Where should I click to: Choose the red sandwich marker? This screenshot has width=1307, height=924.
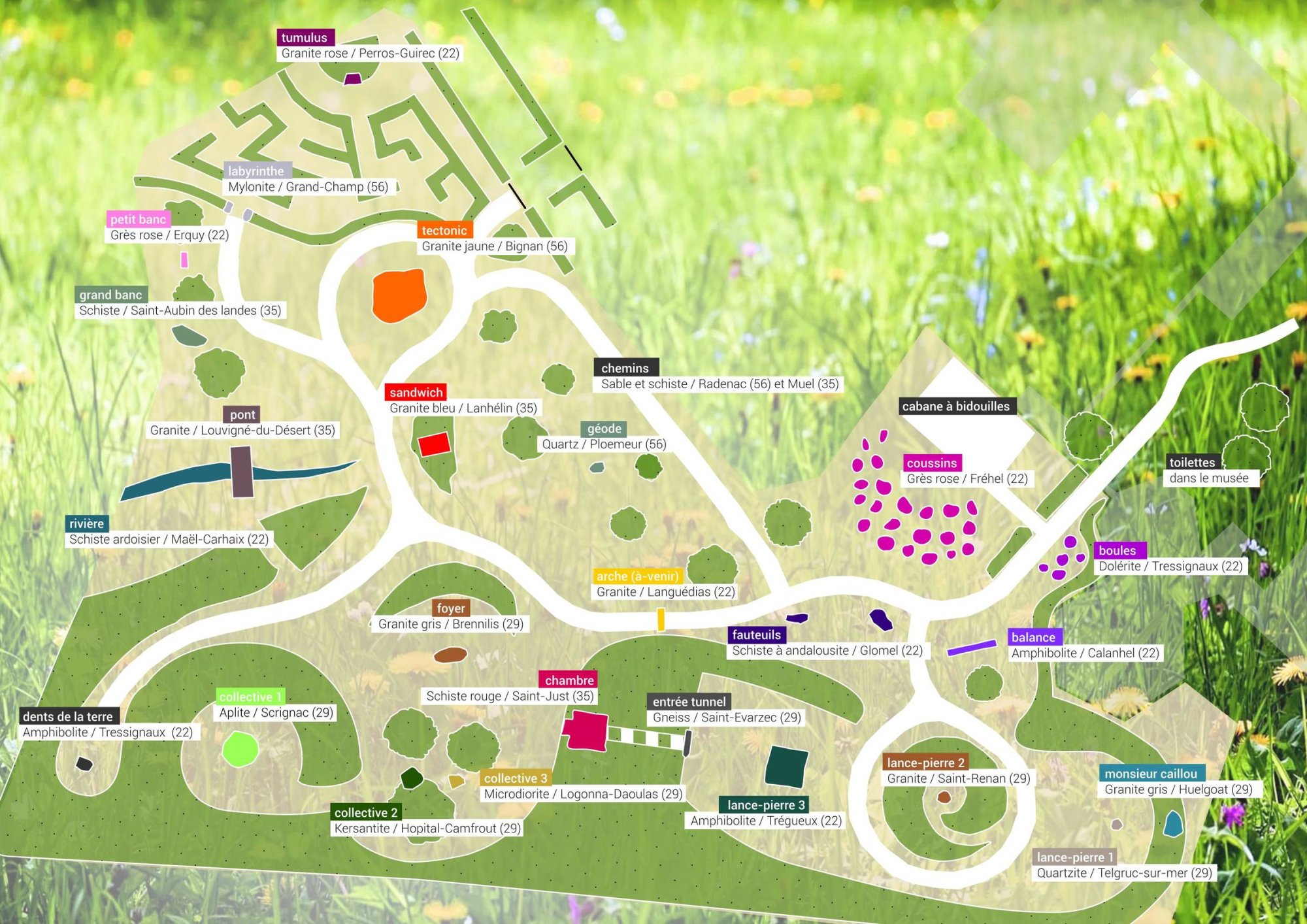(434, 444)
